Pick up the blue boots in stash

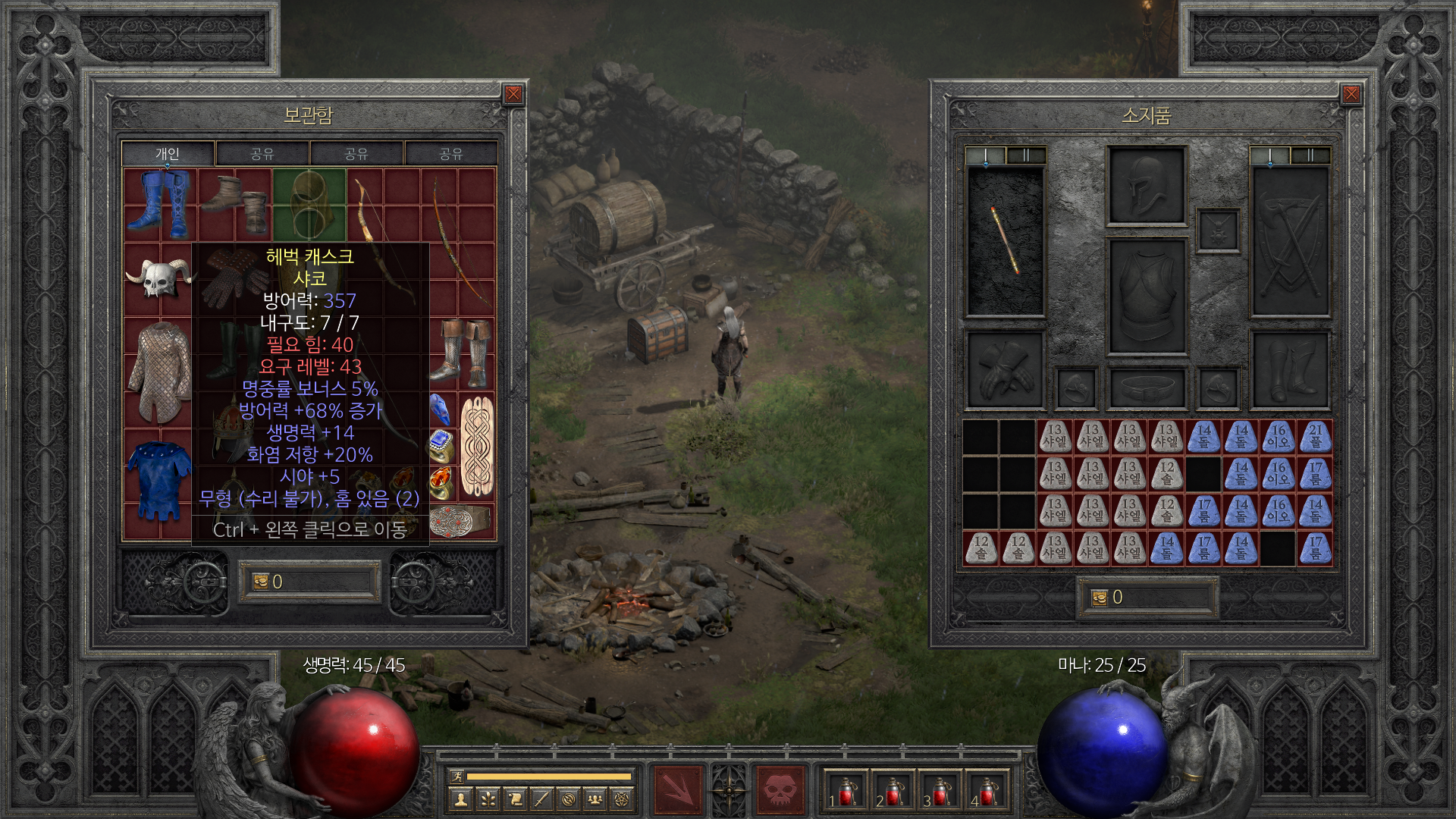coord(160,202)
